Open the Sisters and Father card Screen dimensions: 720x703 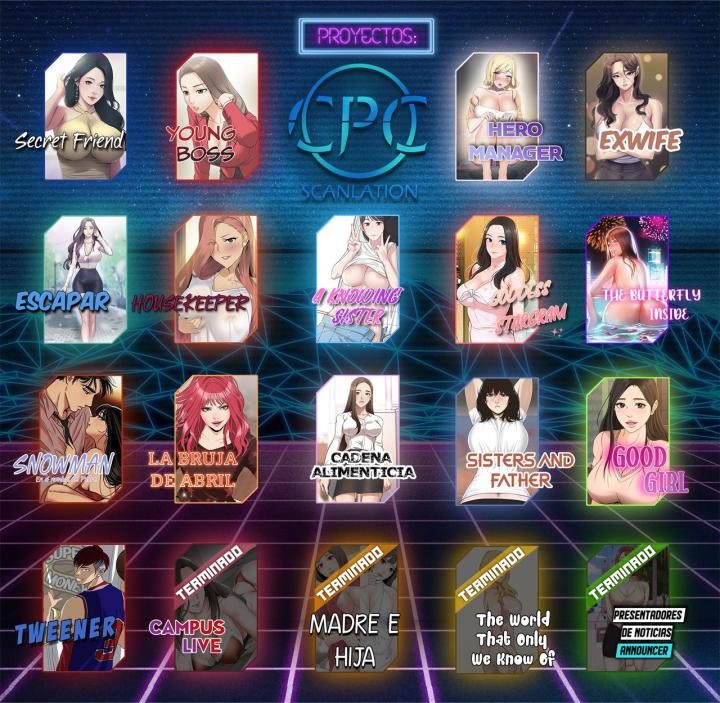pyautogui.click(x=497, y=438)
